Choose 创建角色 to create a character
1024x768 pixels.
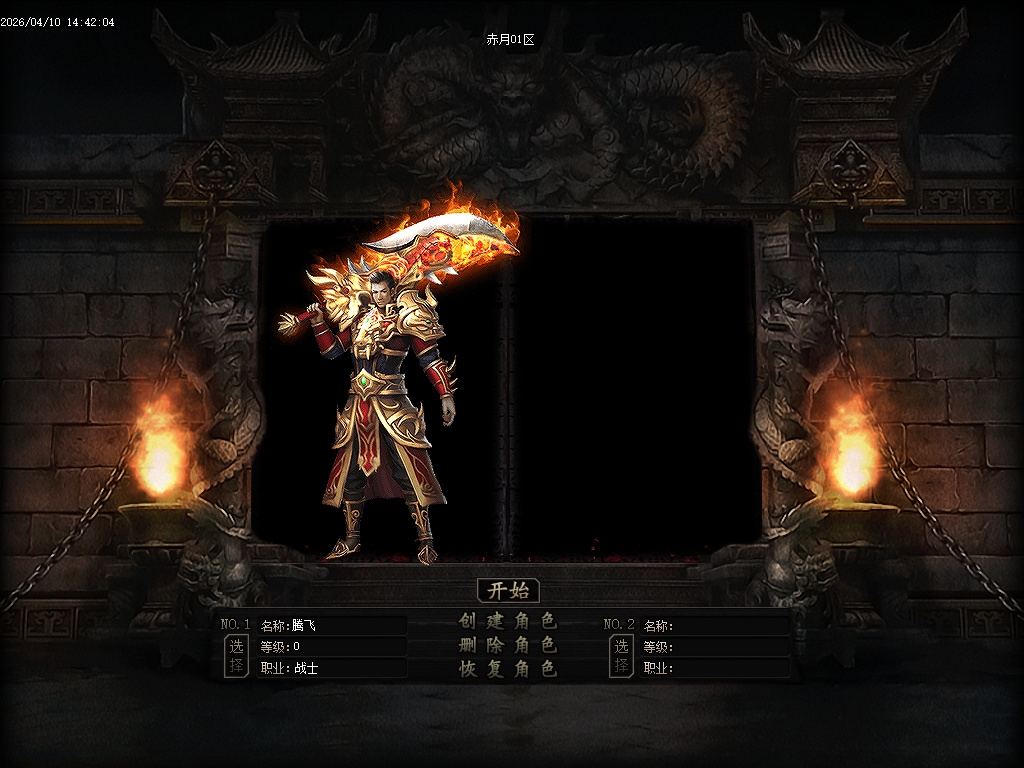(x=508, y=621)
